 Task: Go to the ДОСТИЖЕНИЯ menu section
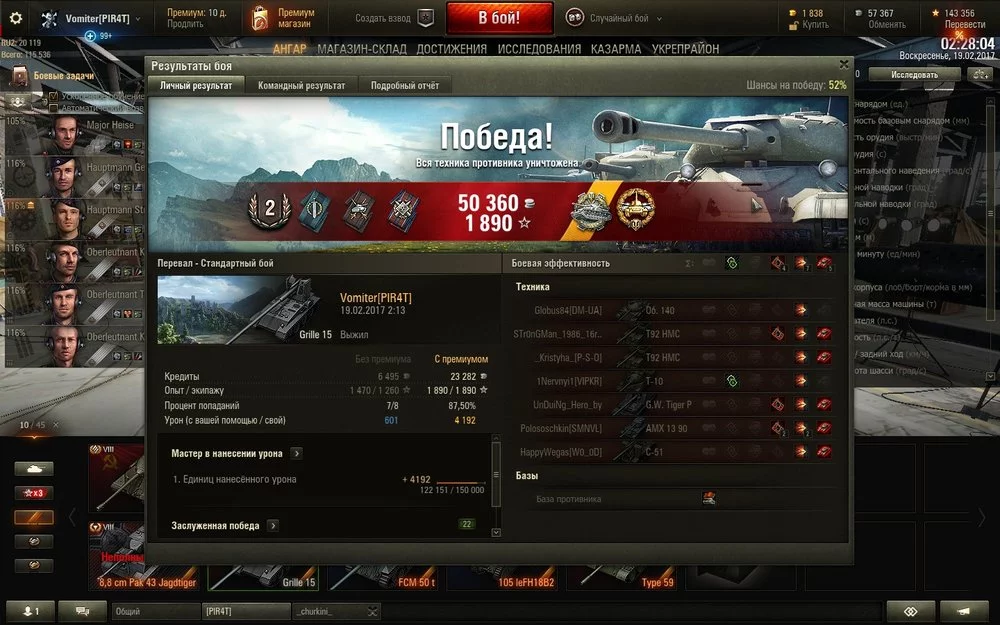click(x=452, y=49)
